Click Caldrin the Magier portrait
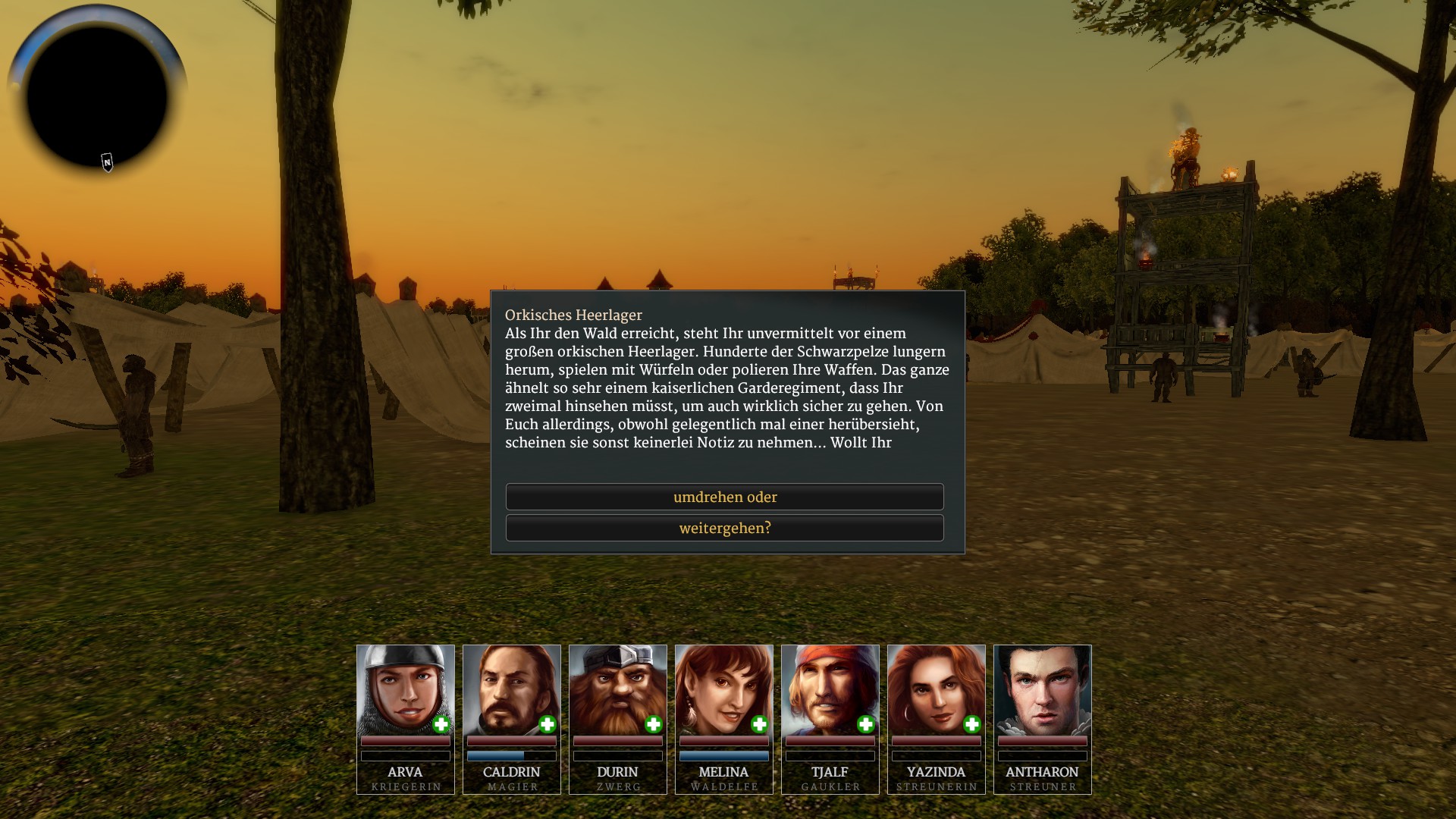The width and height of the screenshot is (1456, 819). click(511, 689)
